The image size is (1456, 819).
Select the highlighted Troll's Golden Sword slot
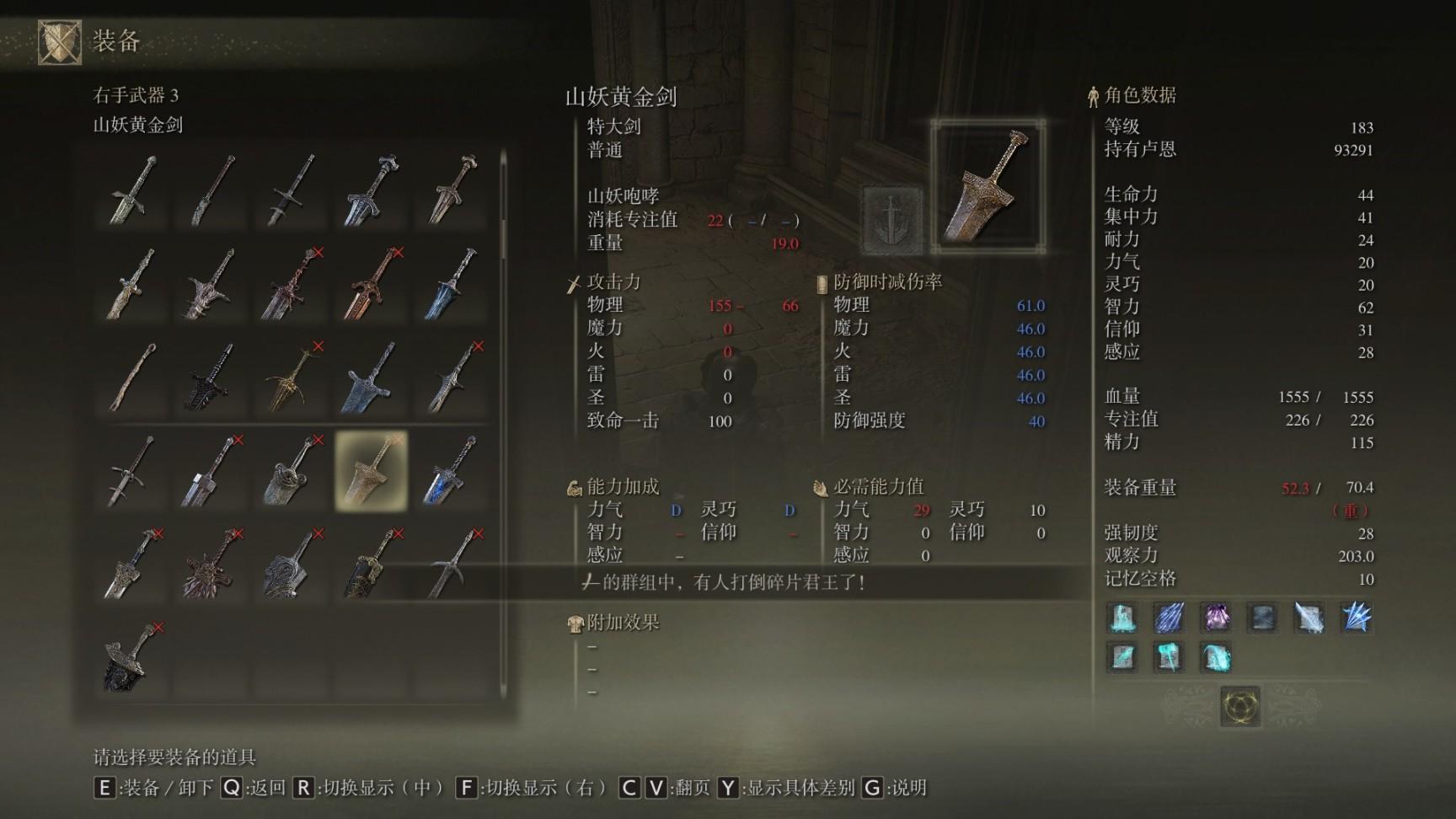click(371, 471)
